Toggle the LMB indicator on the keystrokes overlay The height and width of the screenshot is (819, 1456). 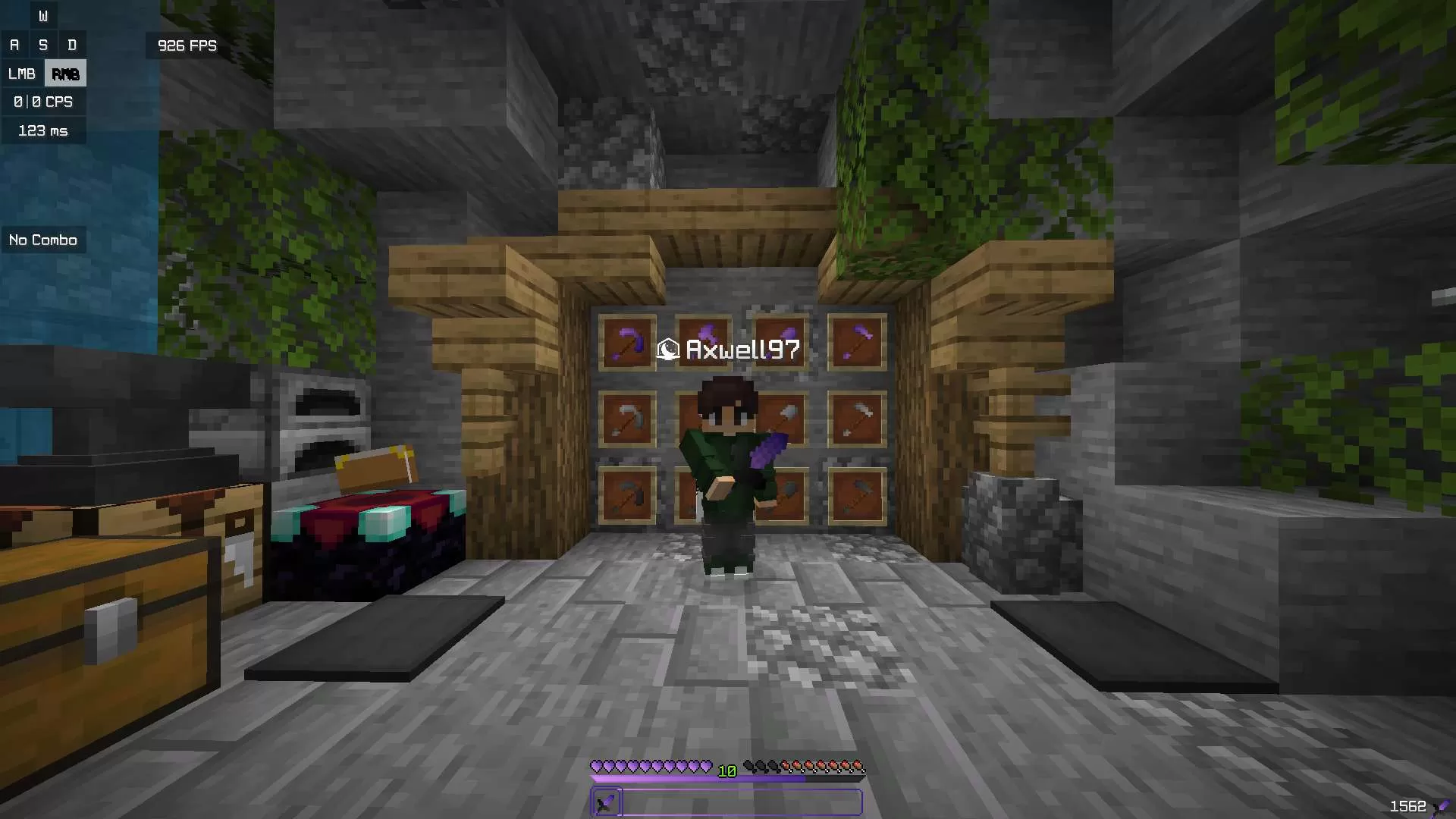pyautogui.click(x=22, y=73)
